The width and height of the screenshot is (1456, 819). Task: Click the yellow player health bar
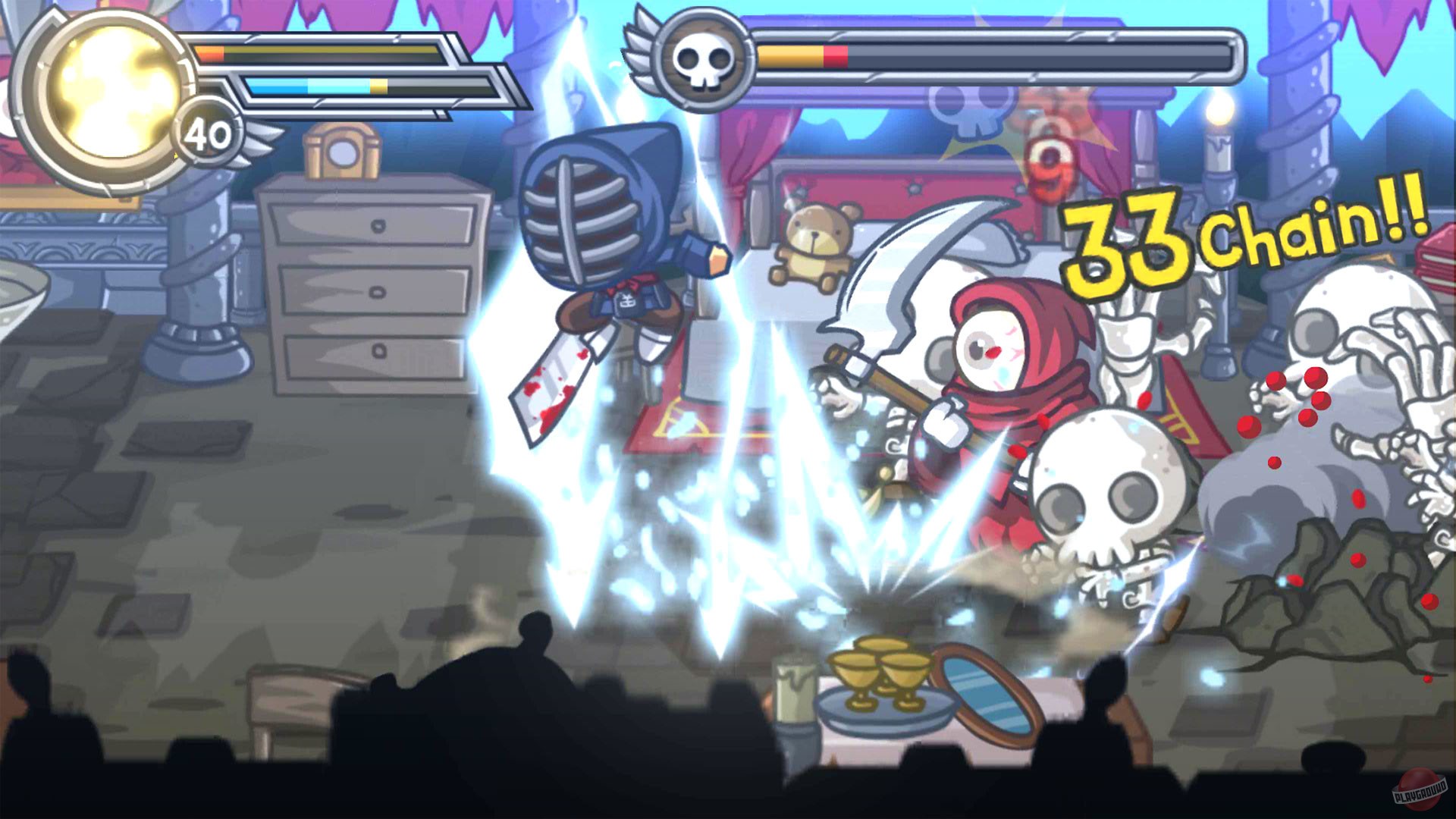click(x=334, y=53)
